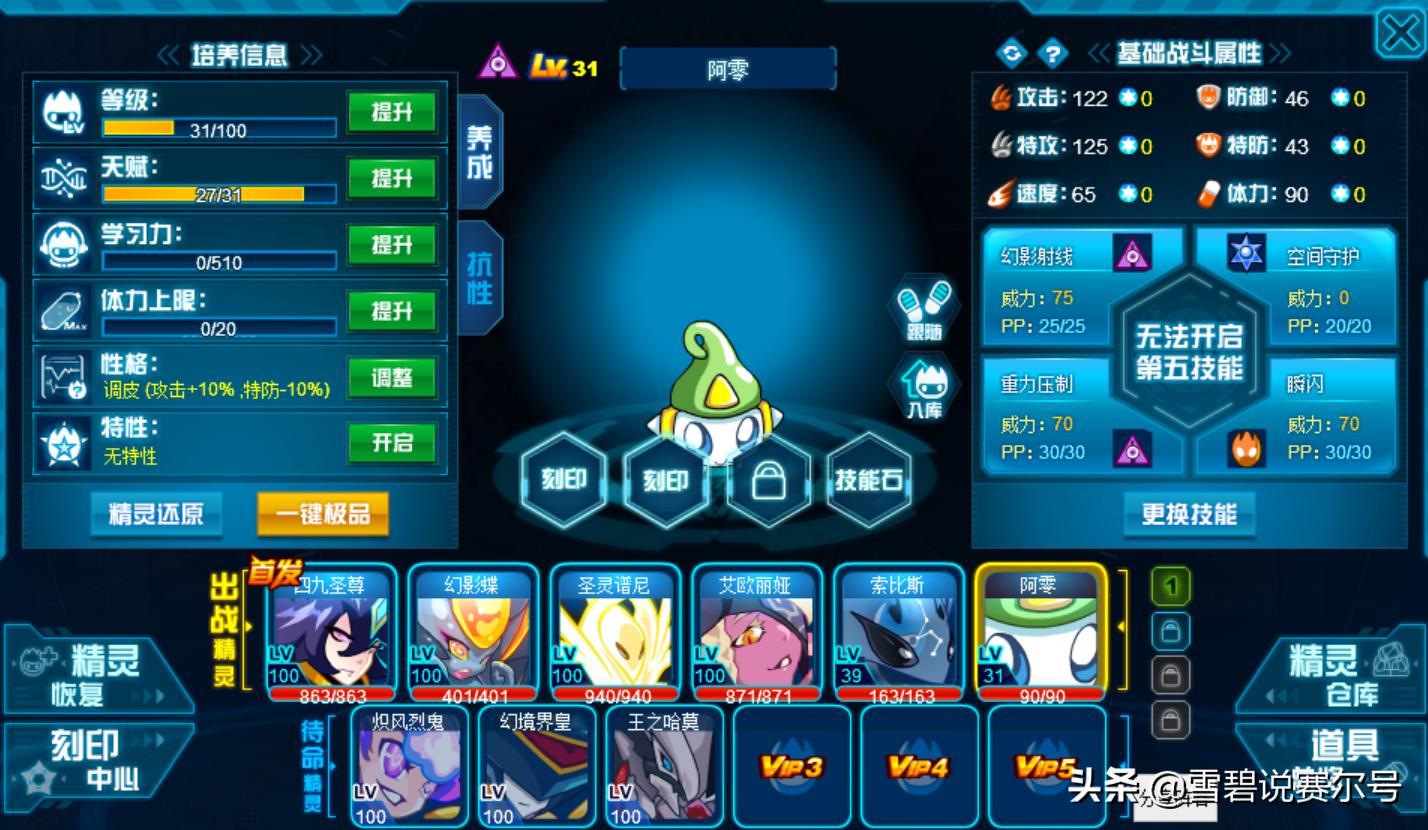
Task: Choose the 索比斯 spirit card
Action: tap(897, 632)
